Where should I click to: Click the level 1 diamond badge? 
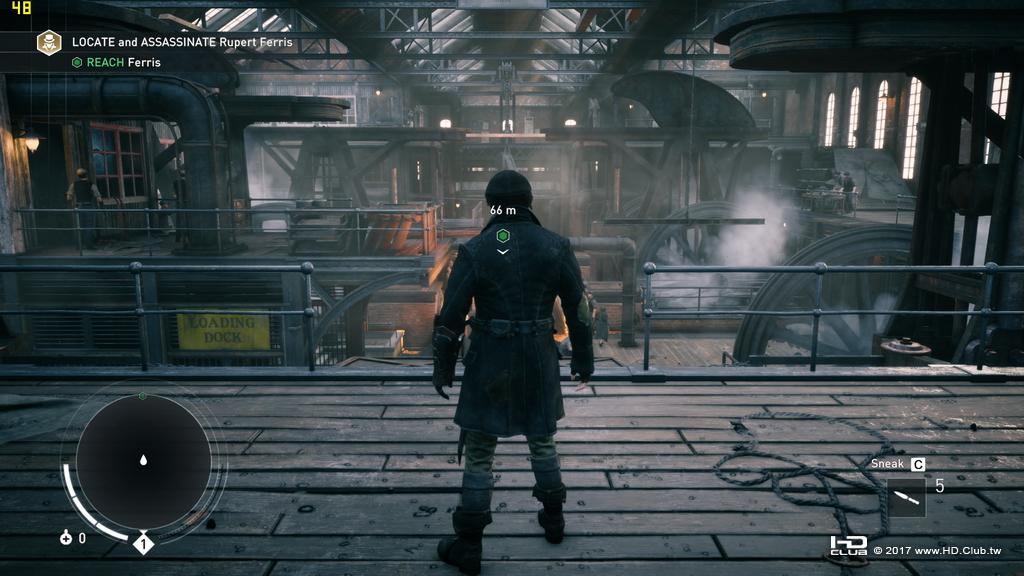point(143,545)
